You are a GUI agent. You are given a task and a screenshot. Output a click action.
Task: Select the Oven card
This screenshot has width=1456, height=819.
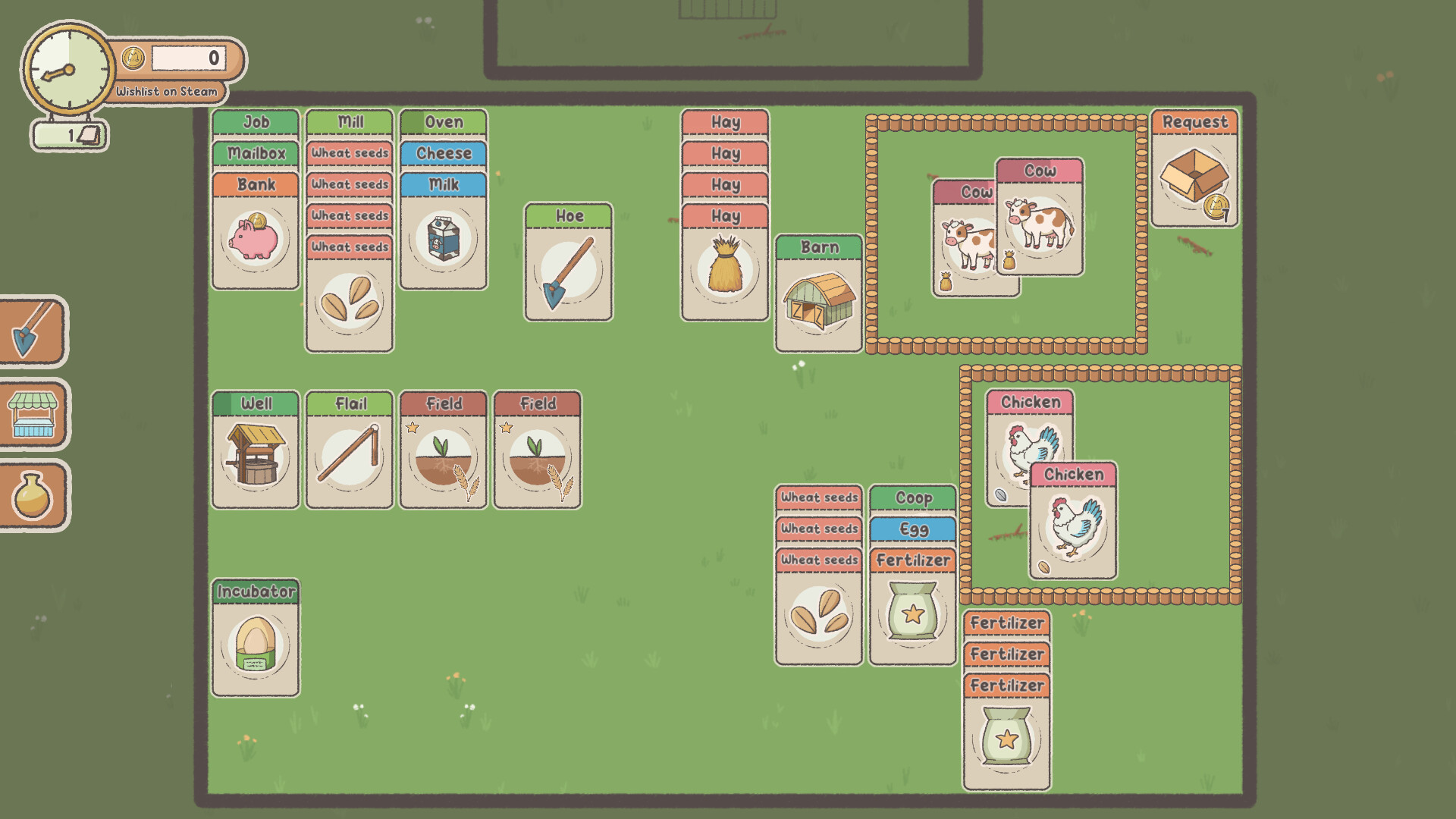click(x=443, y=122)
